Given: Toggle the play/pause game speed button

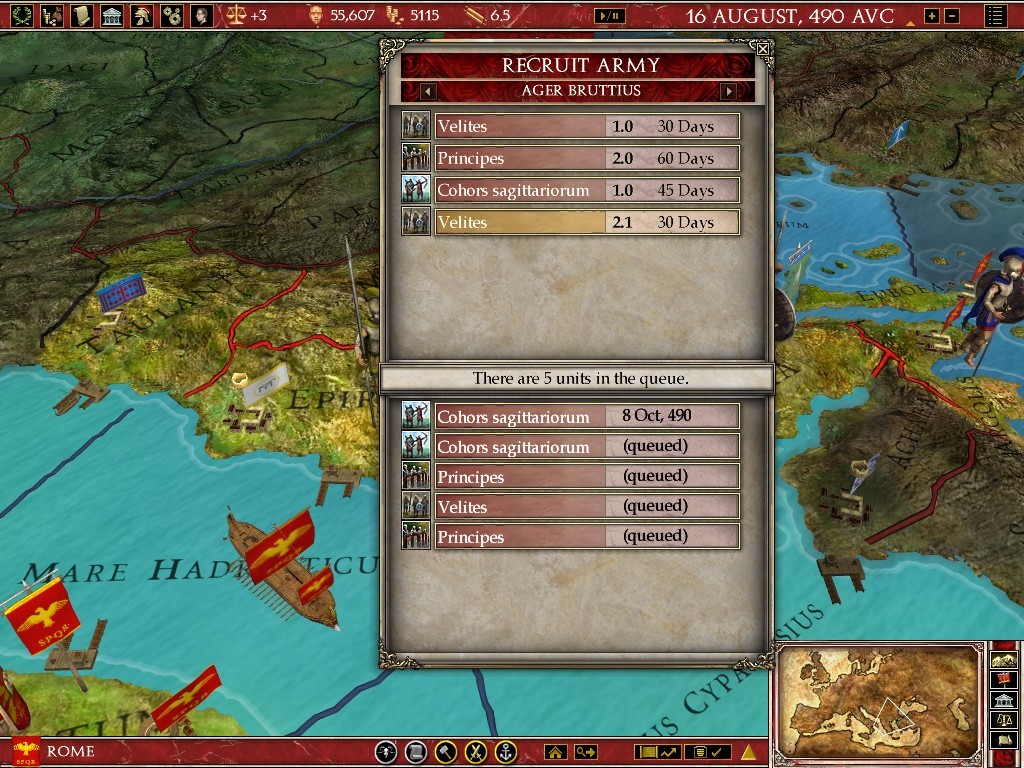Looking at the screenshot, I should [x=609, y=16].
